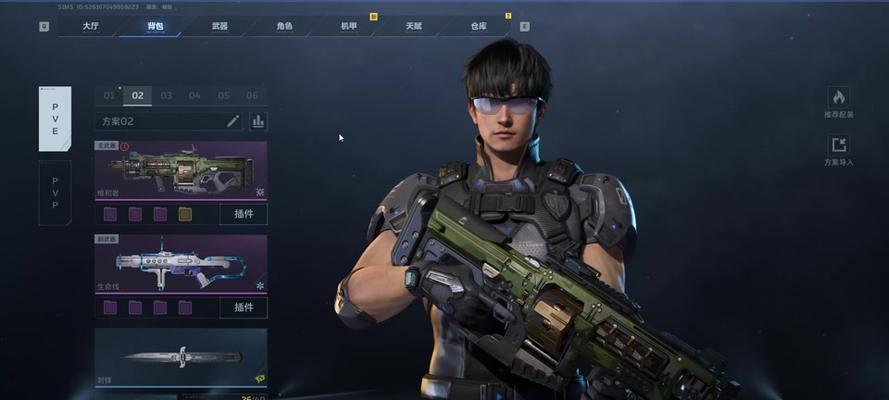889x400 pixels.
Task: Select the blue secondary weapon card
Action: click(180, 264)
